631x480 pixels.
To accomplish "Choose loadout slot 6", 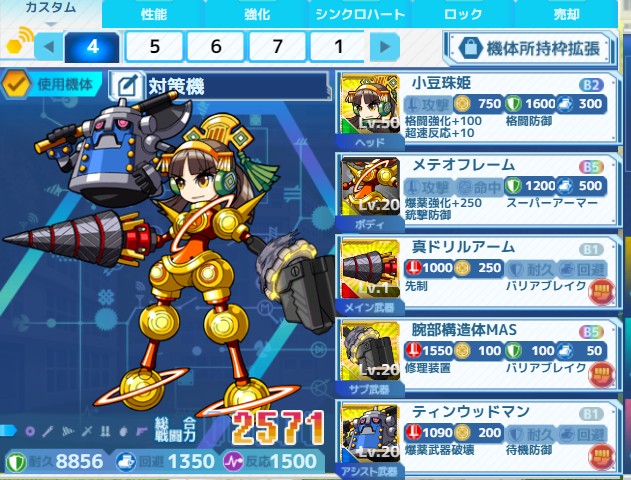I will [217, 46].
